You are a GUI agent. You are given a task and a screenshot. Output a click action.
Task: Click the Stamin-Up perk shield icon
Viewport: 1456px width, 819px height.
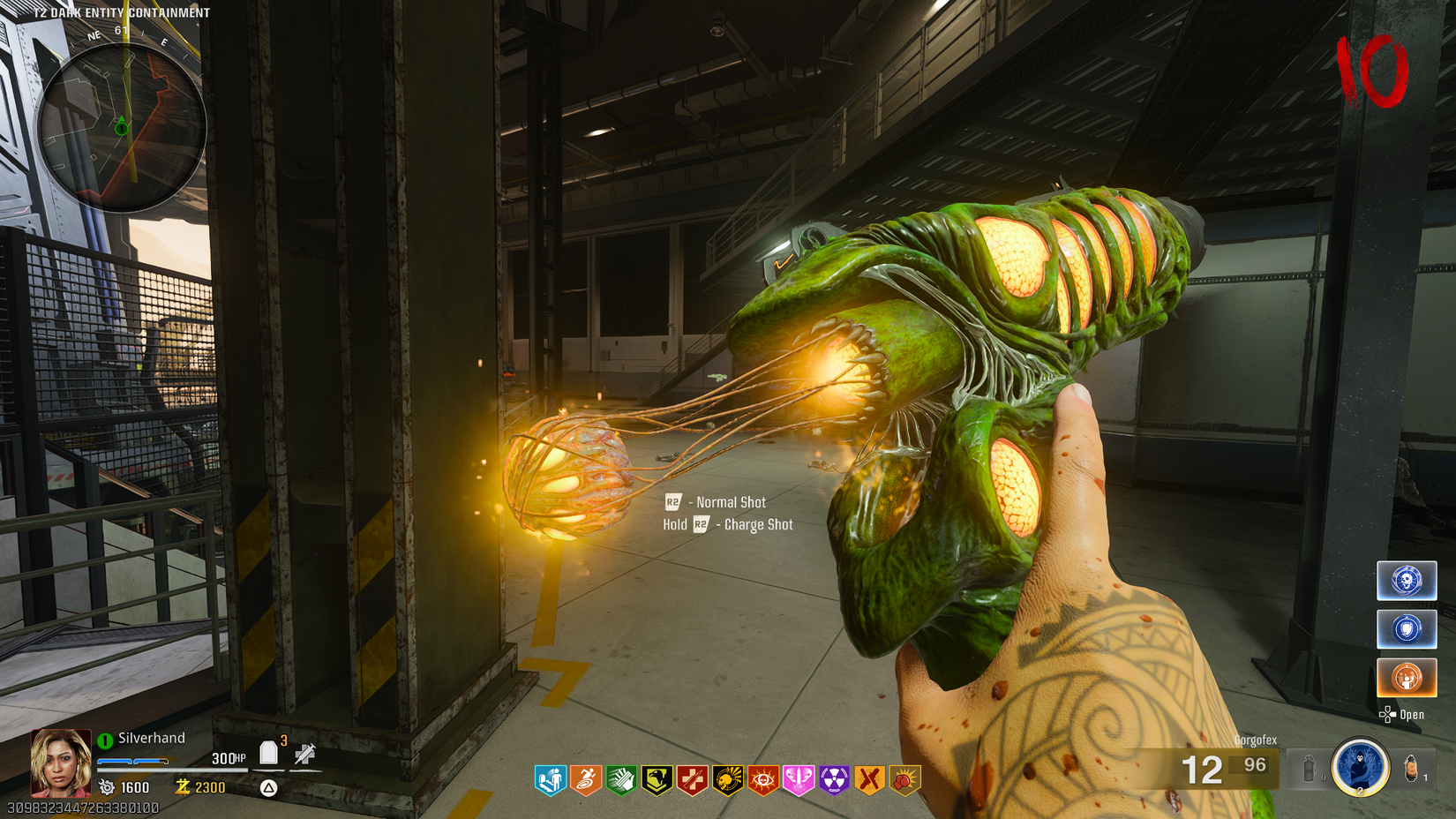pyautogui.click(x=585, y=779)
